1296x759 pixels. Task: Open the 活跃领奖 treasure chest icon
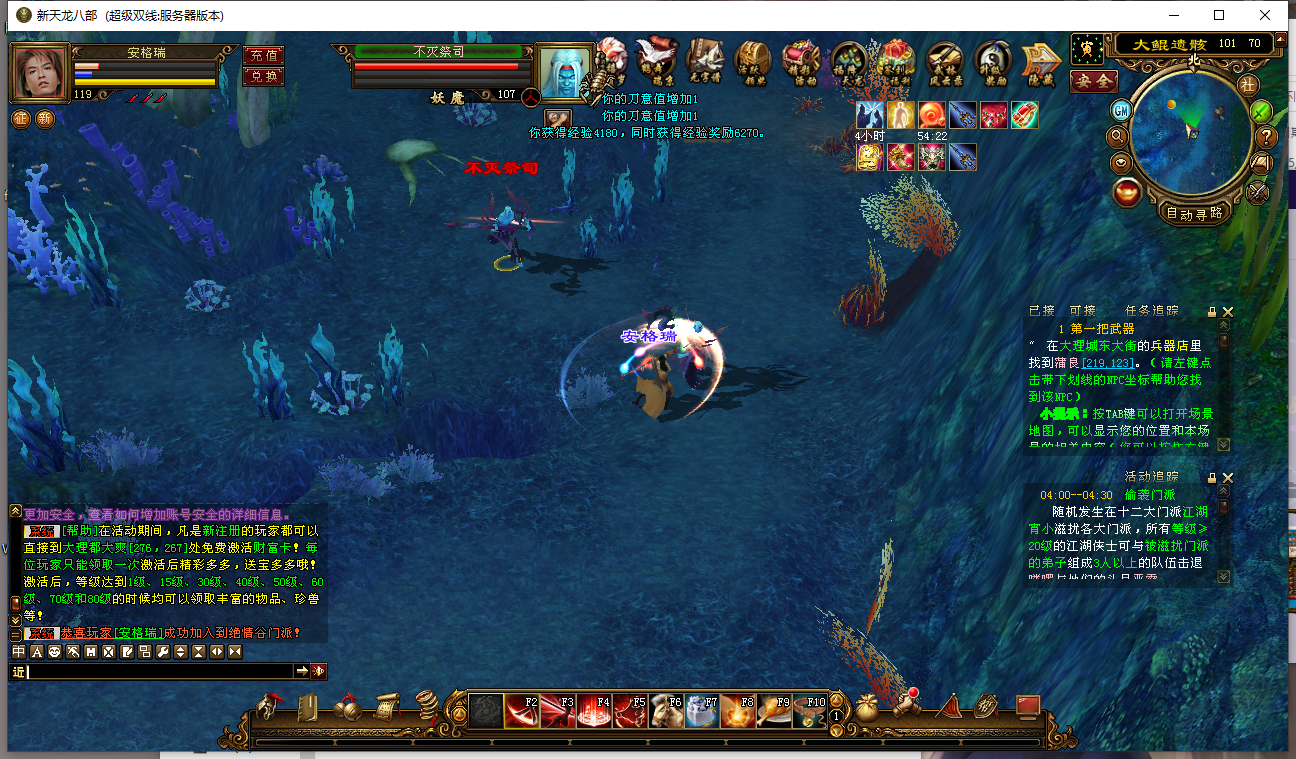point(752,62)
